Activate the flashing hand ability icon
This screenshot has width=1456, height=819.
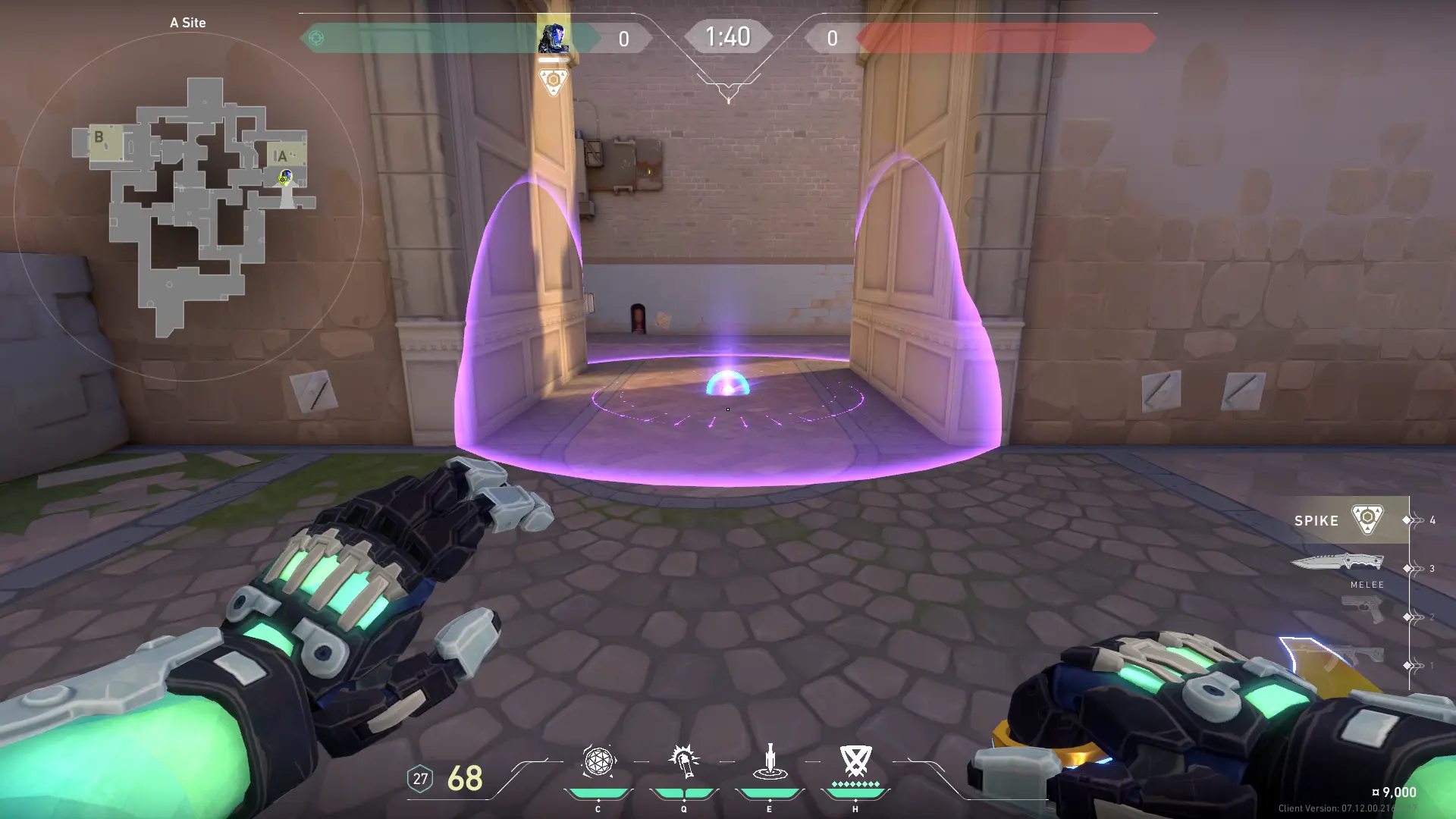coord(683,761)
